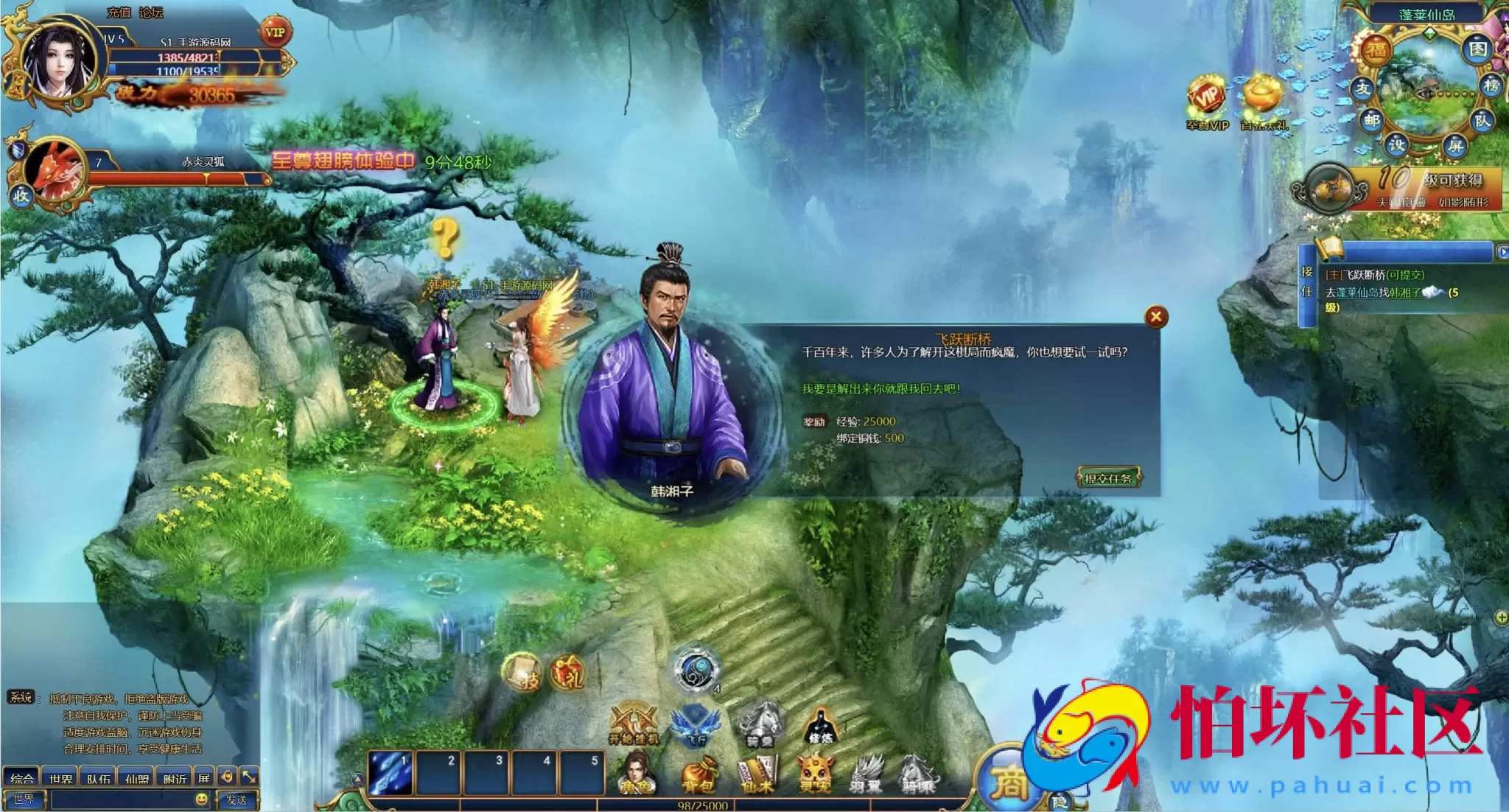Open the 背包 bag icon
The height and width of the screenshot is (812, 1509).
point(698,775)
